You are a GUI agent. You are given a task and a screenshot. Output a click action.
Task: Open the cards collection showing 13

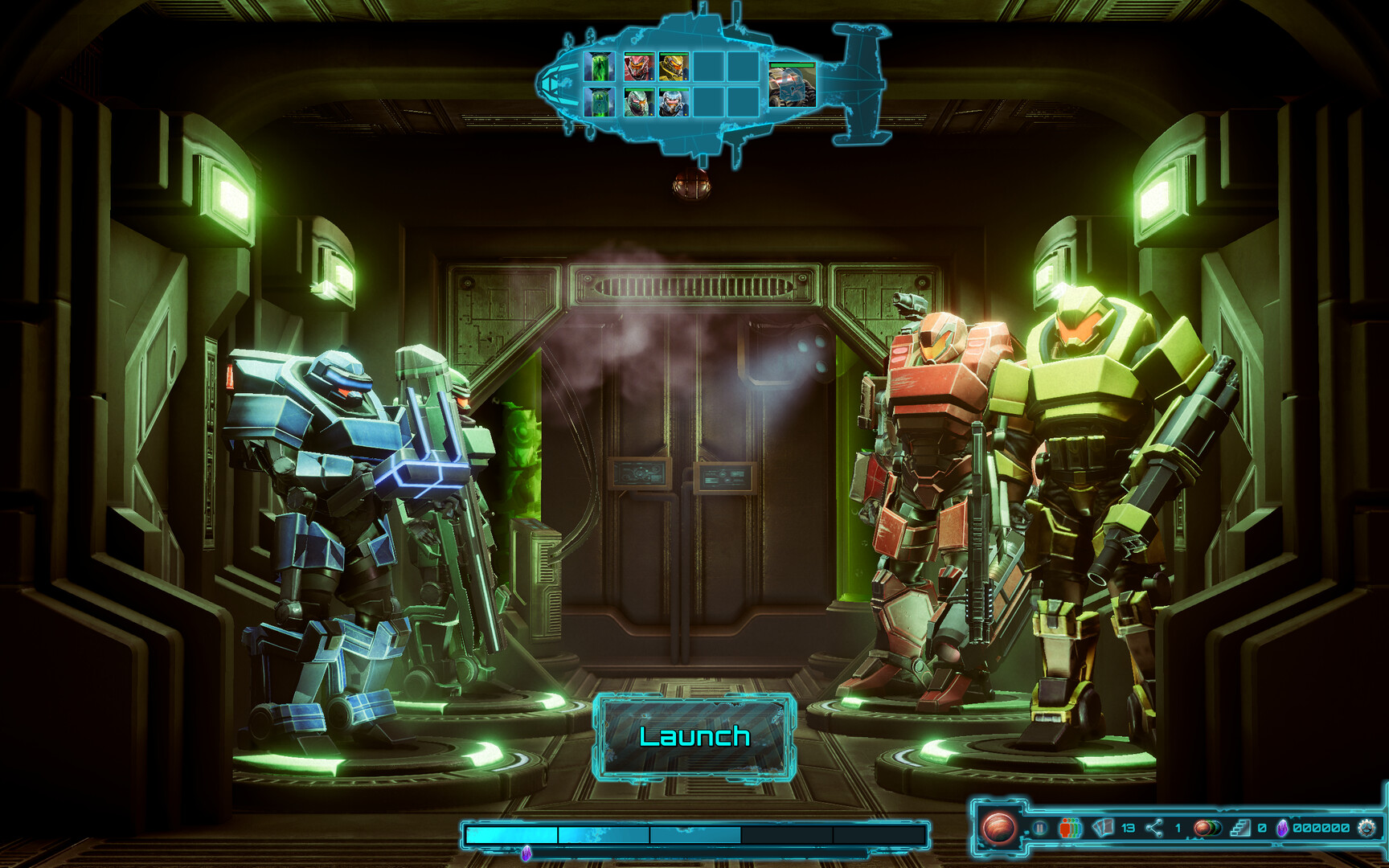[1102, 829]
